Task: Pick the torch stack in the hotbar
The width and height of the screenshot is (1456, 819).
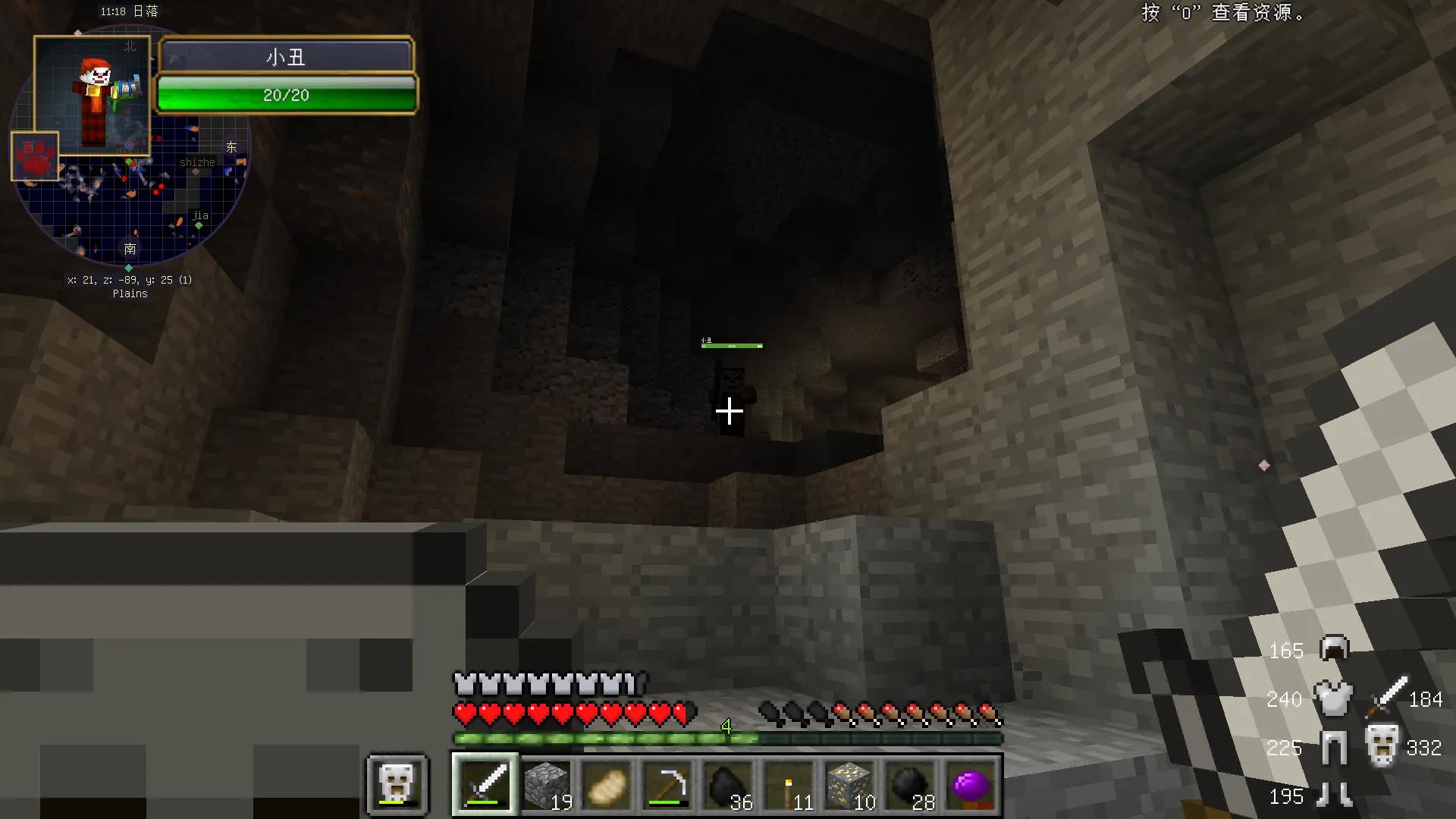Action: [x=789, y=784]
